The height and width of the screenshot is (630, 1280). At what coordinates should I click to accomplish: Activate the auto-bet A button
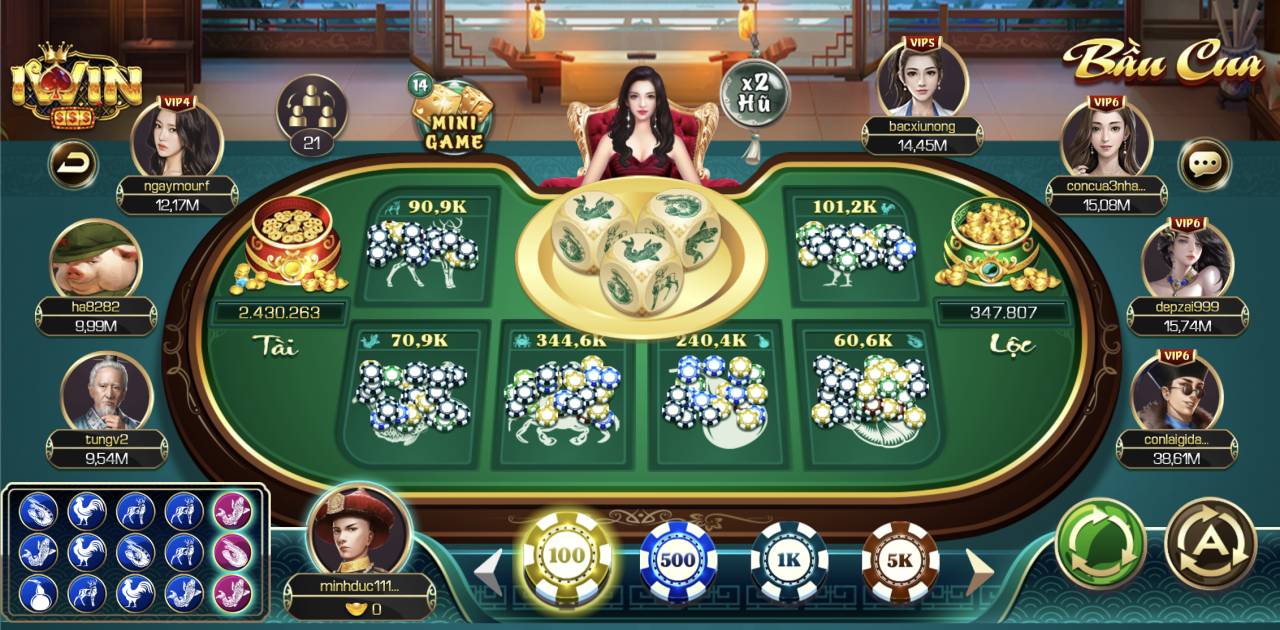1211,544
